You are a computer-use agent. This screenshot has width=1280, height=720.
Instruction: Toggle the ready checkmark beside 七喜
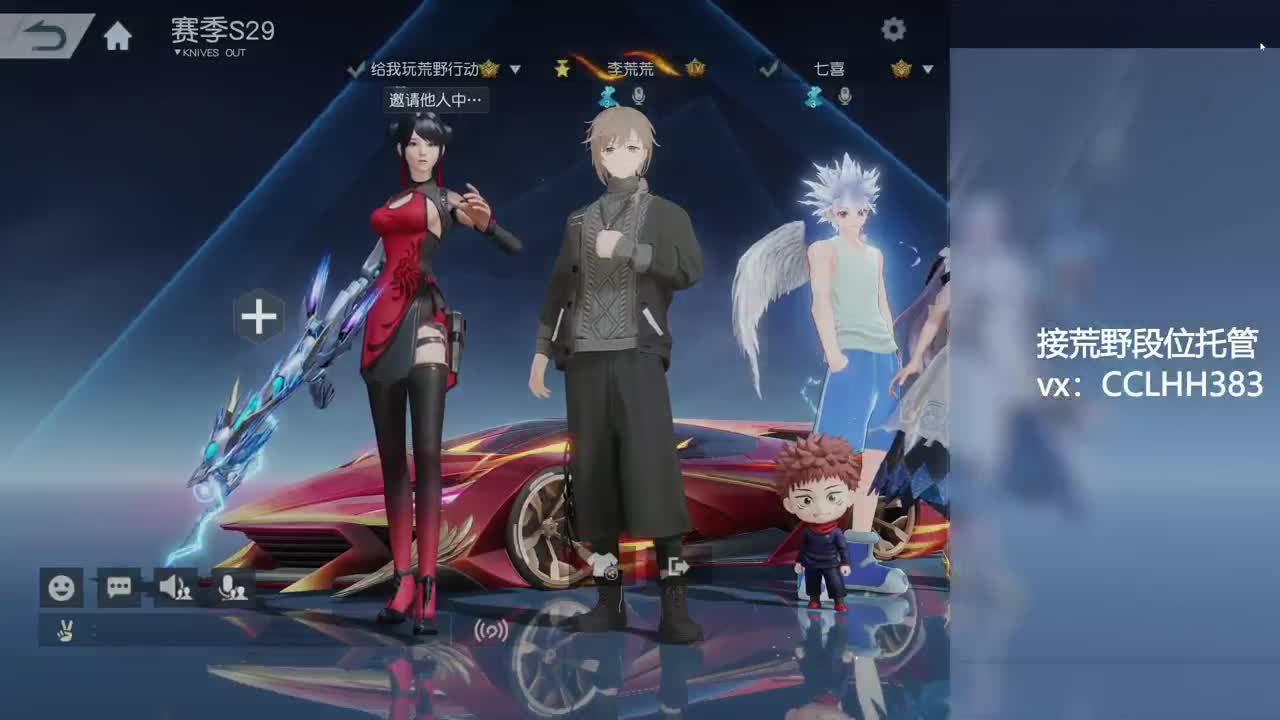pos(770,69)
